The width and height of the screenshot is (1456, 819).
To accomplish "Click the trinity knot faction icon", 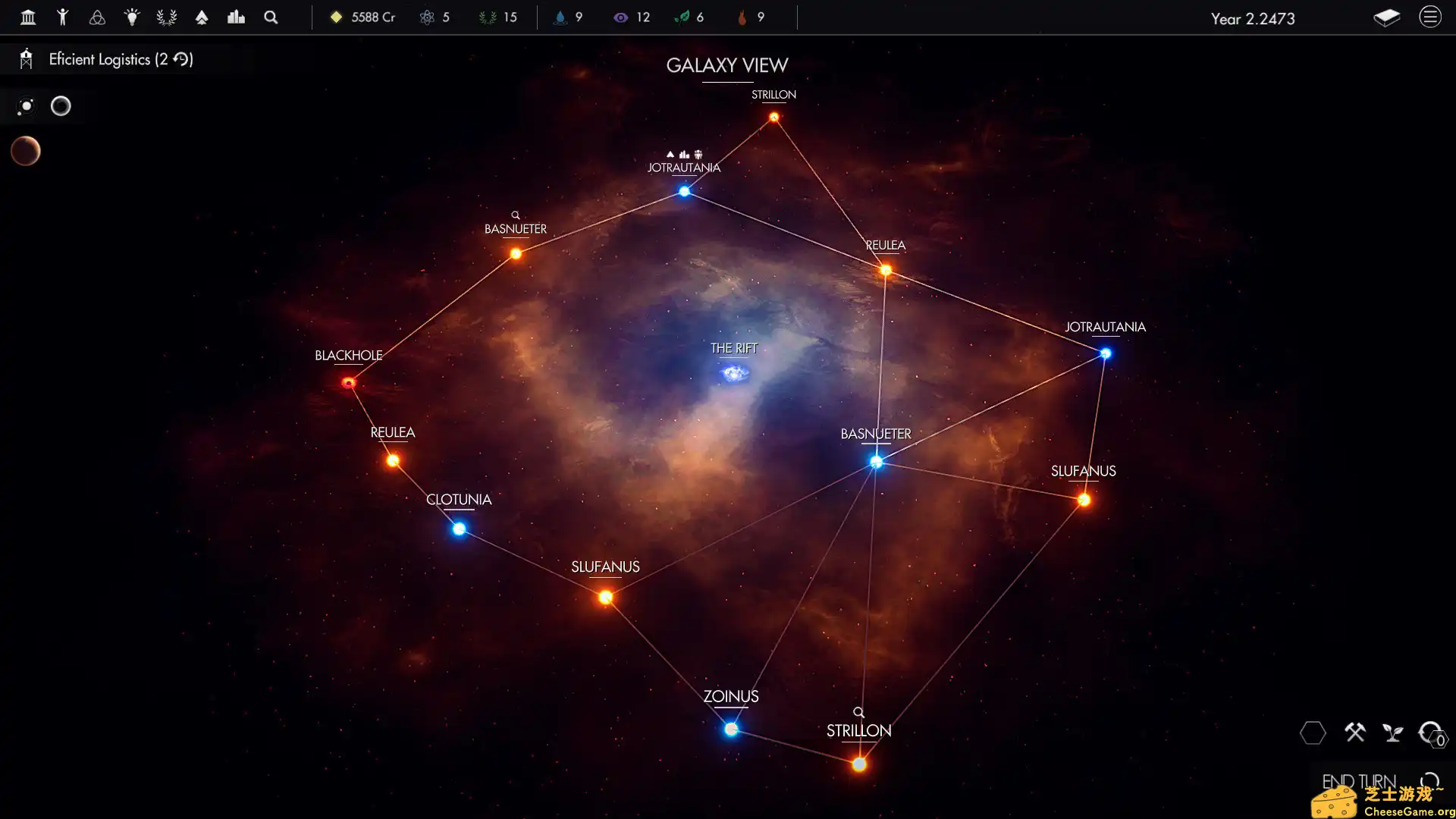I will [97, 17].
